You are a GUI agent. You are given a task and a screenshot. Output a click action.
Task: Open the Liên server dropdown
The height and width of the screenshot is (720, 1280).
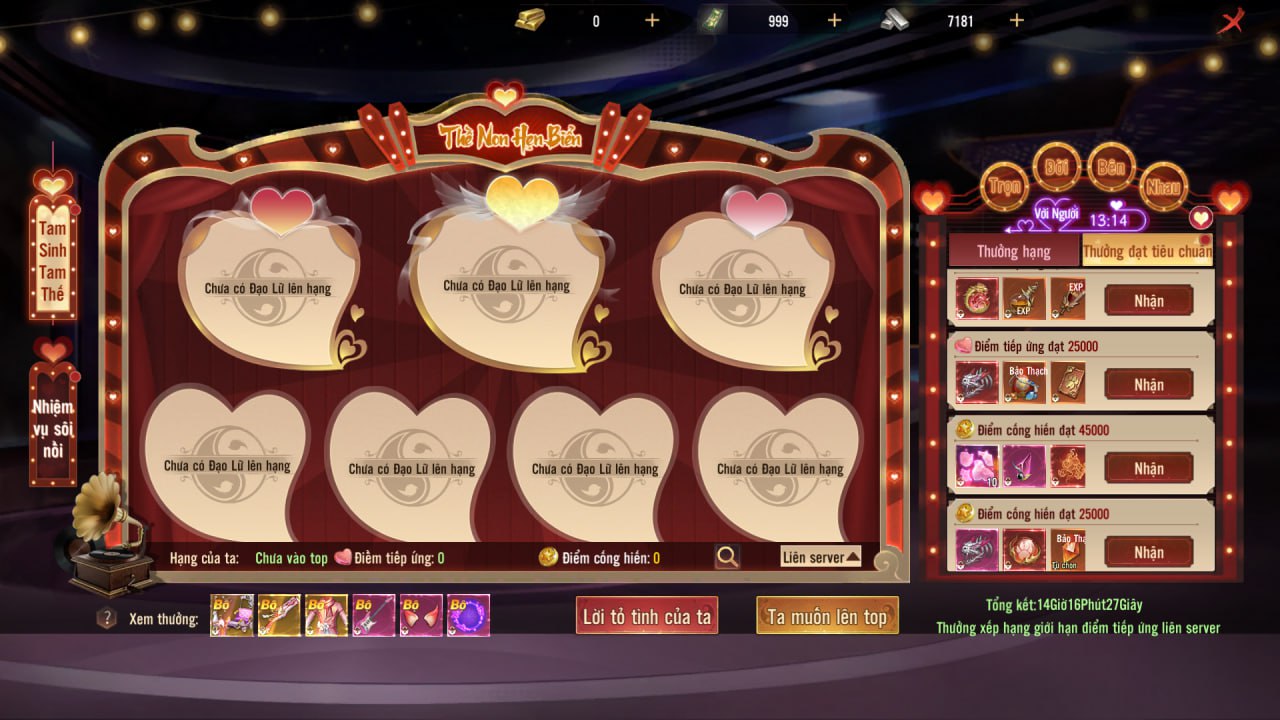[x=820, y=557]
